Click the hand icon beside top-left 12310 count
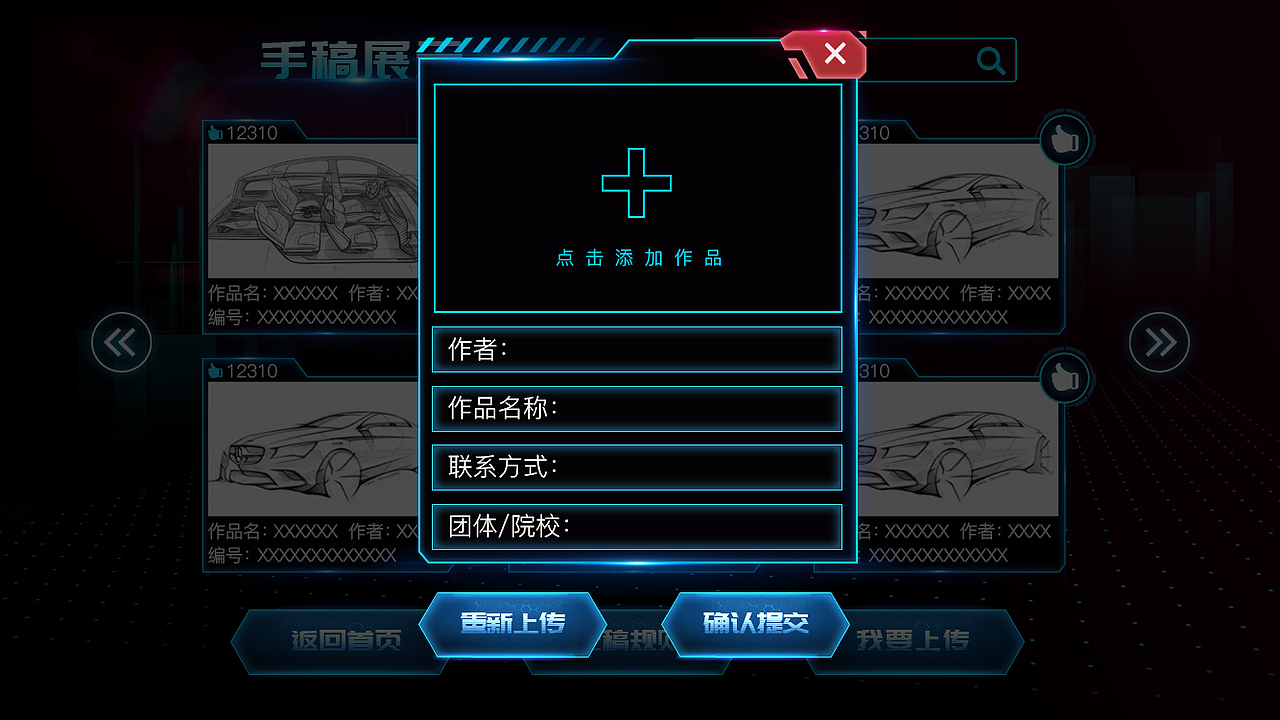The height and width of the screenshot is (720, 1280). pyautogui.click(x=215, y=130)
